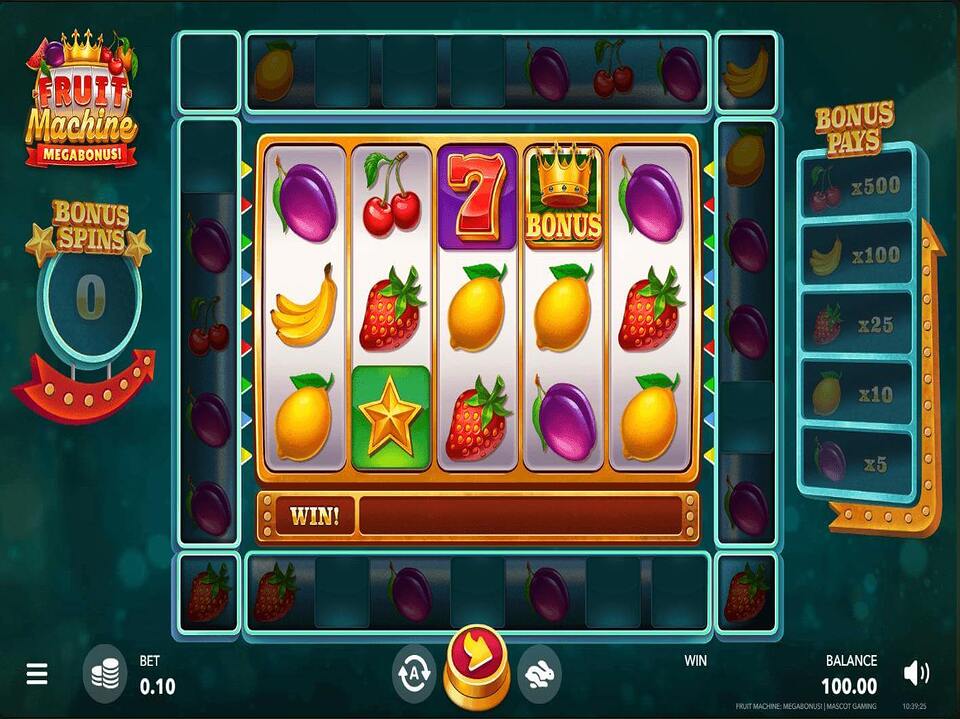Image resolution: width=960 pixels, height=719 pixels.
Task: Enable autoplay spins
Action: pos(413,669)
